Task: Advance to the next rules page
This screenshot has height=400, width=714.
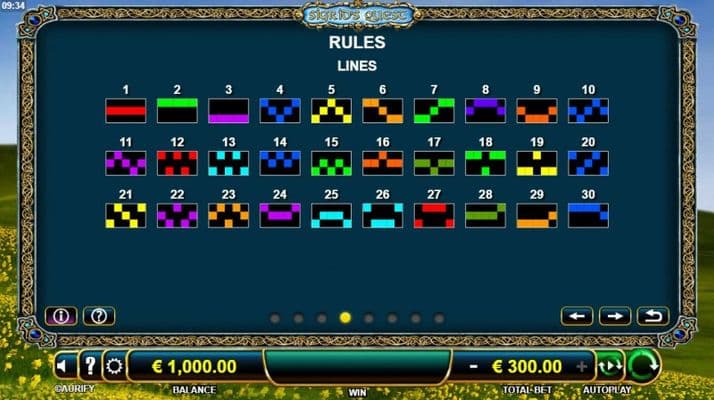Action: 615,316
